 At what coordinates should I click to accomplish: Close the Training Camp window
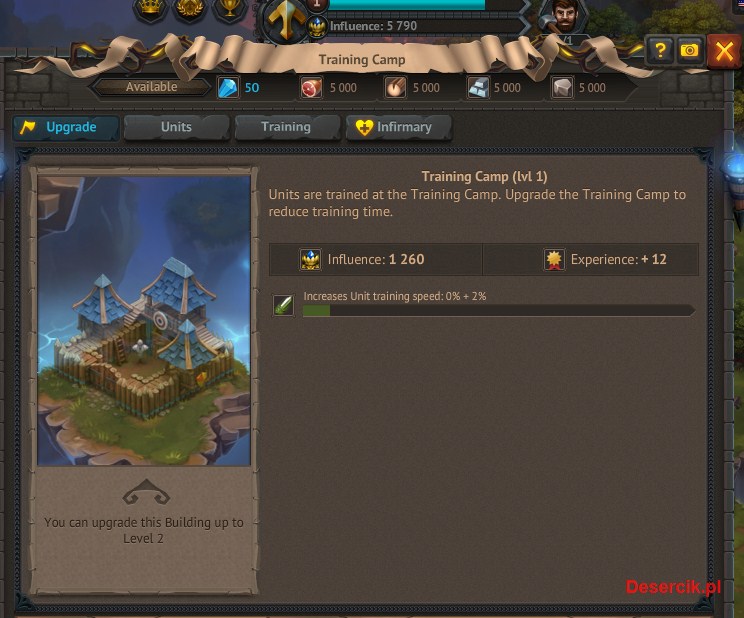click(723, 50)
